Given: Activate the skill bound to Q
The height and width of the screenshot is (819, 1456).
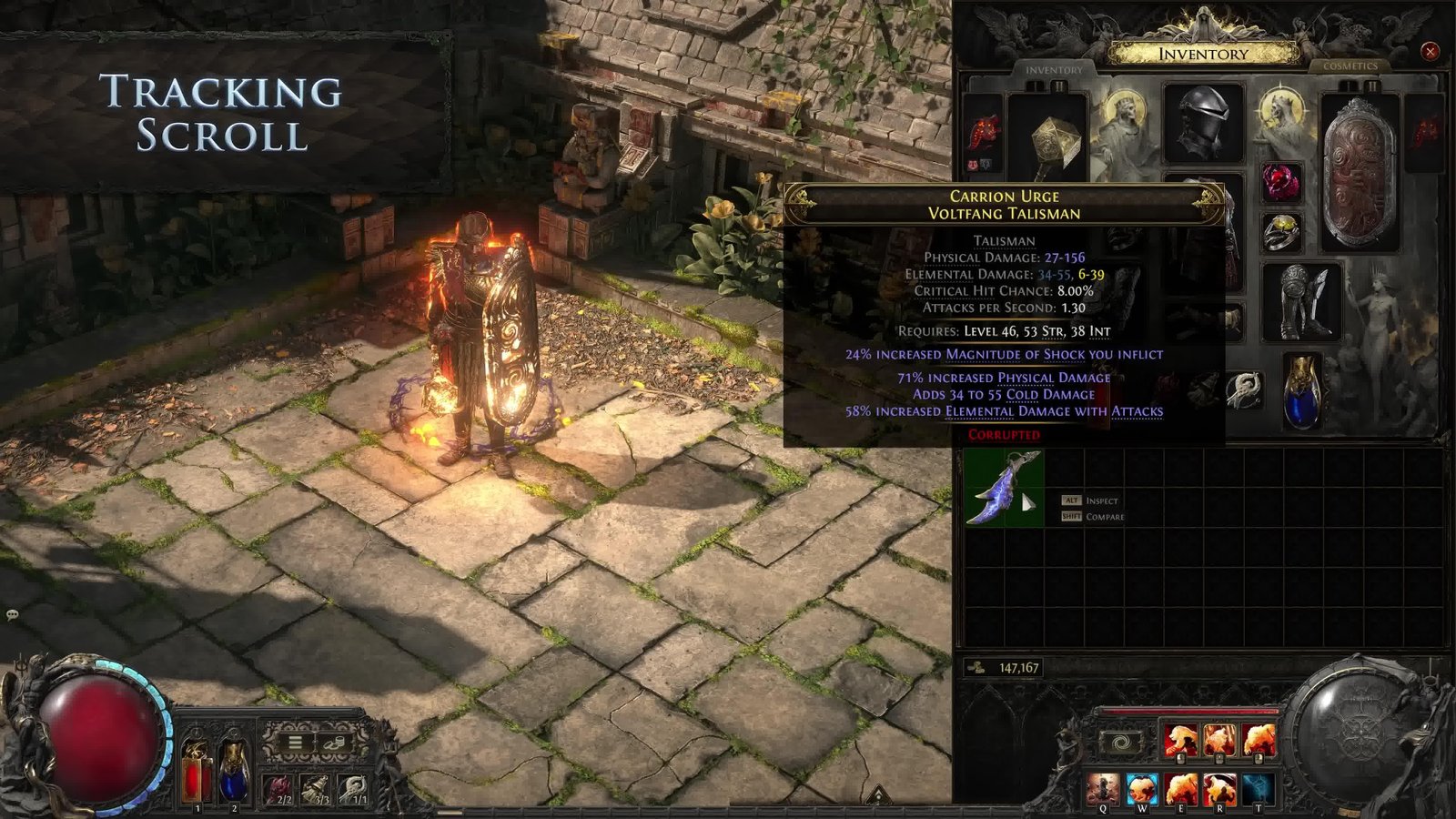Looking at the screenshot, I should tap(1103, 788).
